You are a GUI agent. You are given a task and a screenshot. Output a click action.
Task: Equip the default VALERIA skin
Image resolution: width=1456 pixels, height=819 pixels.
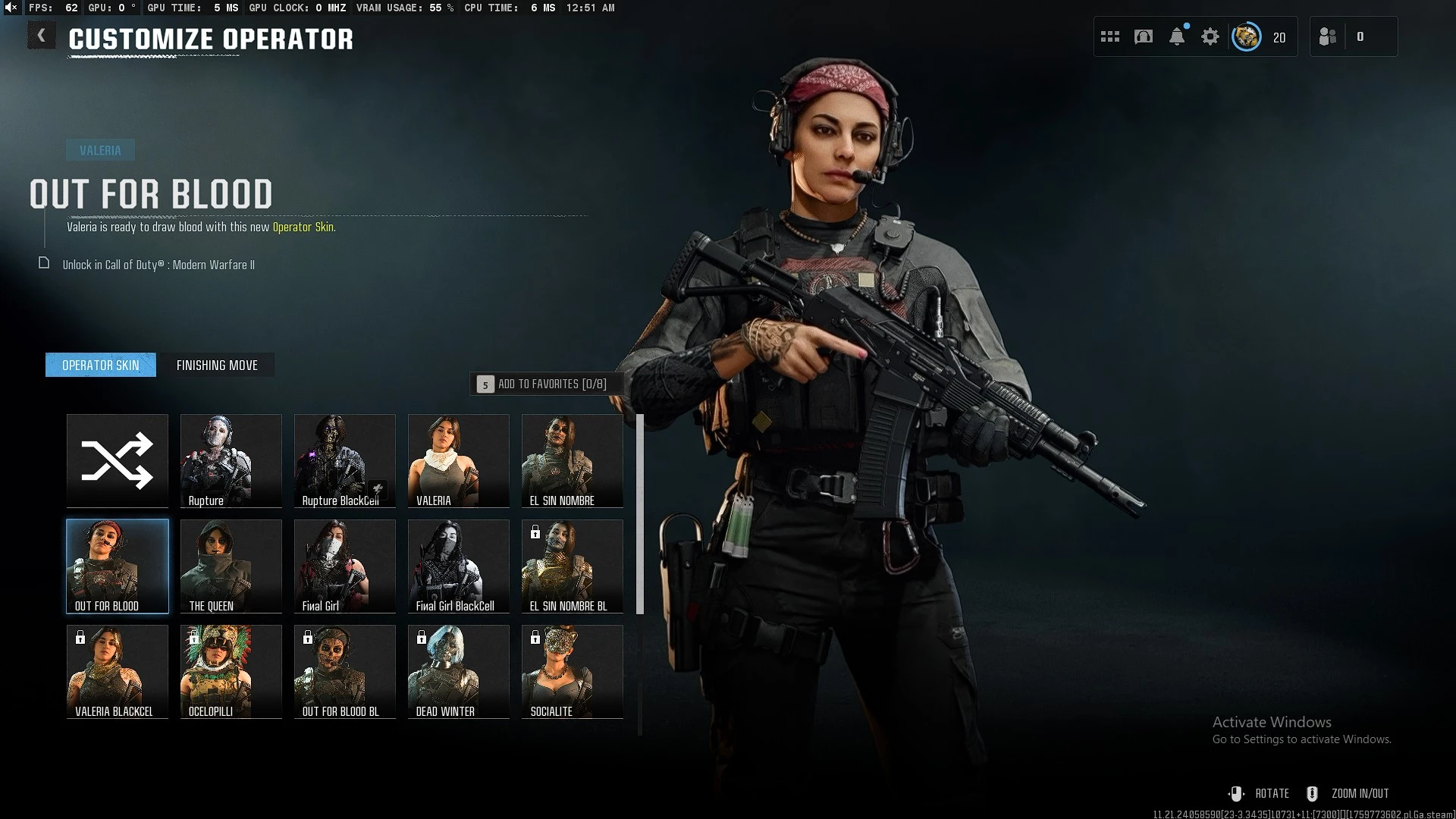(459, 460)
